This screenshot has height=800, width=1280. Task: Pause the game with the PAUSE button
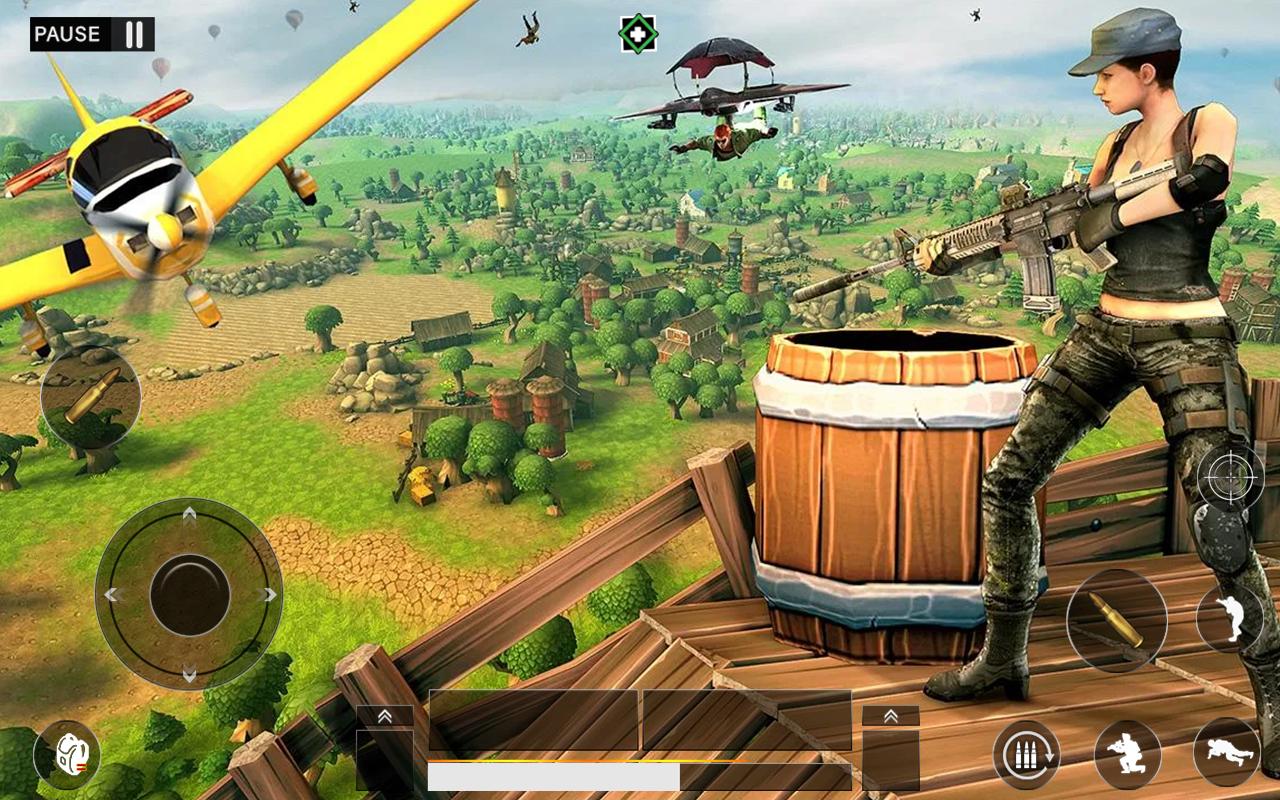pyautogui.click(x=92, y=34)
